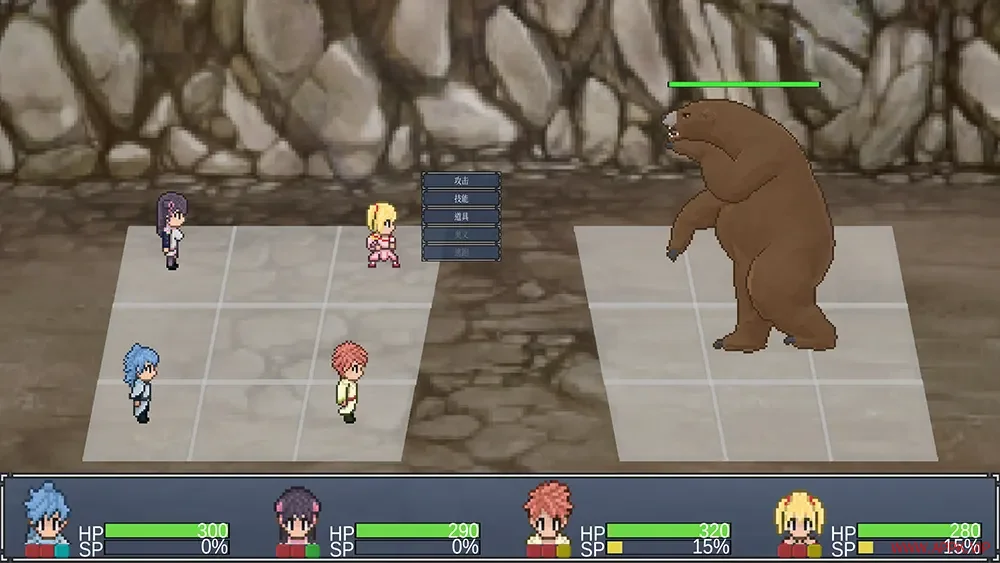
Task: Click the greyed-out 奥义 command
Action: pos(460,235)
